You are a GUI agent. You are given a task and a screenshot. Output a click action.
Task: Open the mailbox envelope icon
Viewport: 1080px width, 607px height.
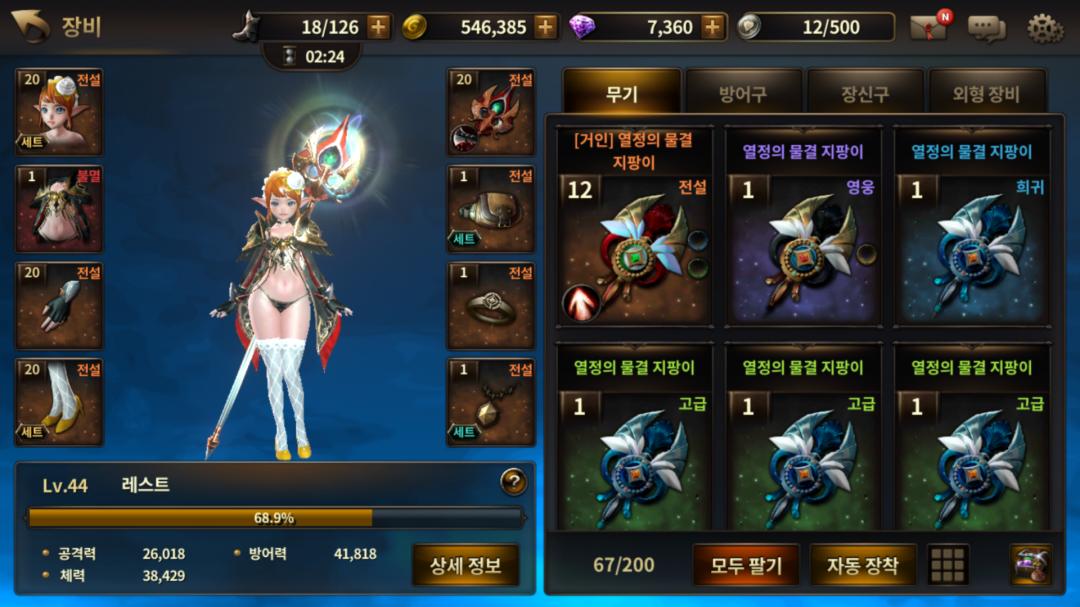point(928,27)
